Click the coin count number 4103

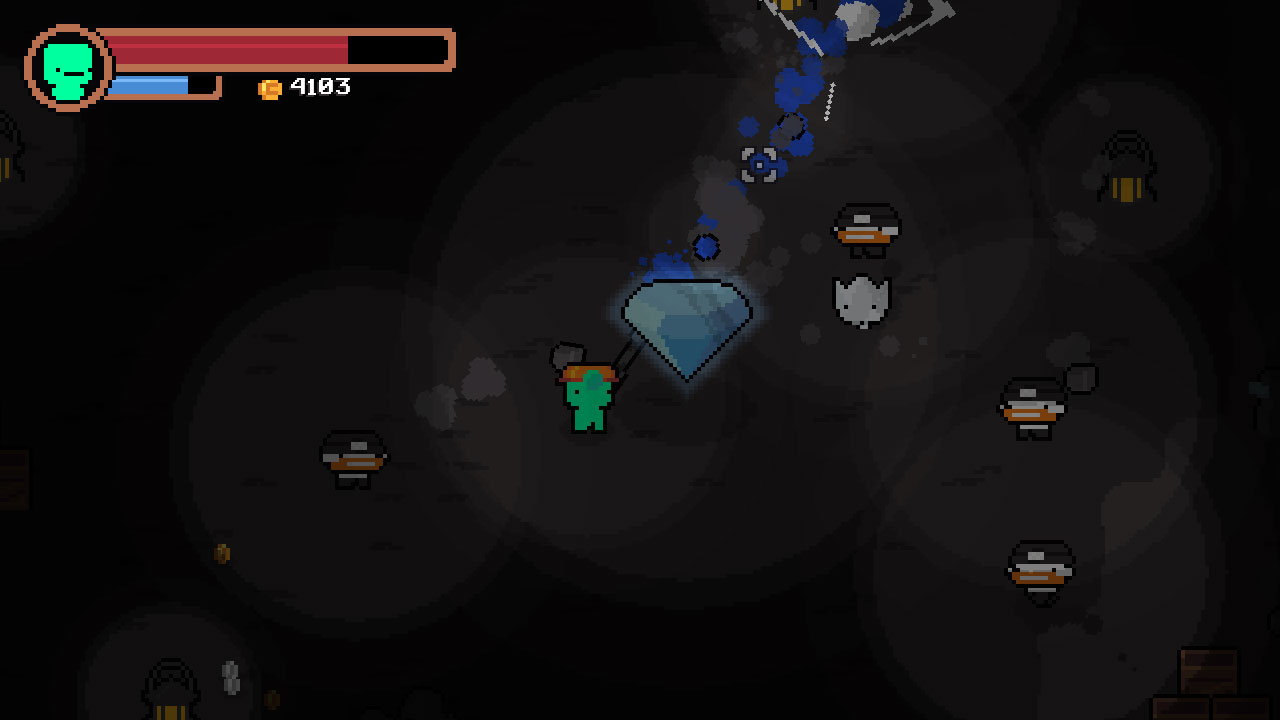(x=318, y=87)
